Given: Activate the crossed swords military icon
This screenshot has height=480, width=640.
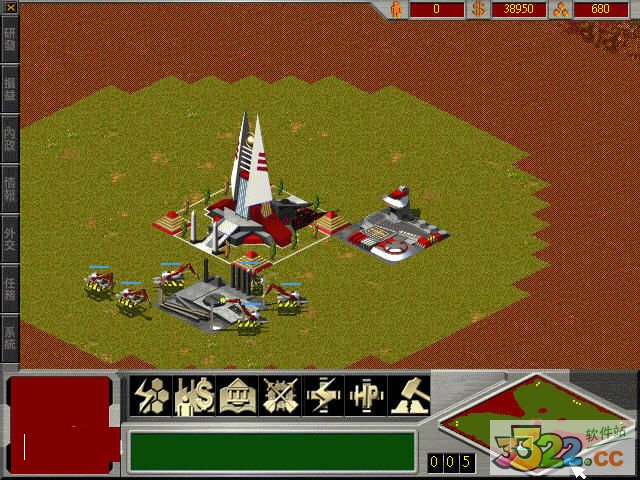Looking at the screenshot, I should click(x=279, y=394).
